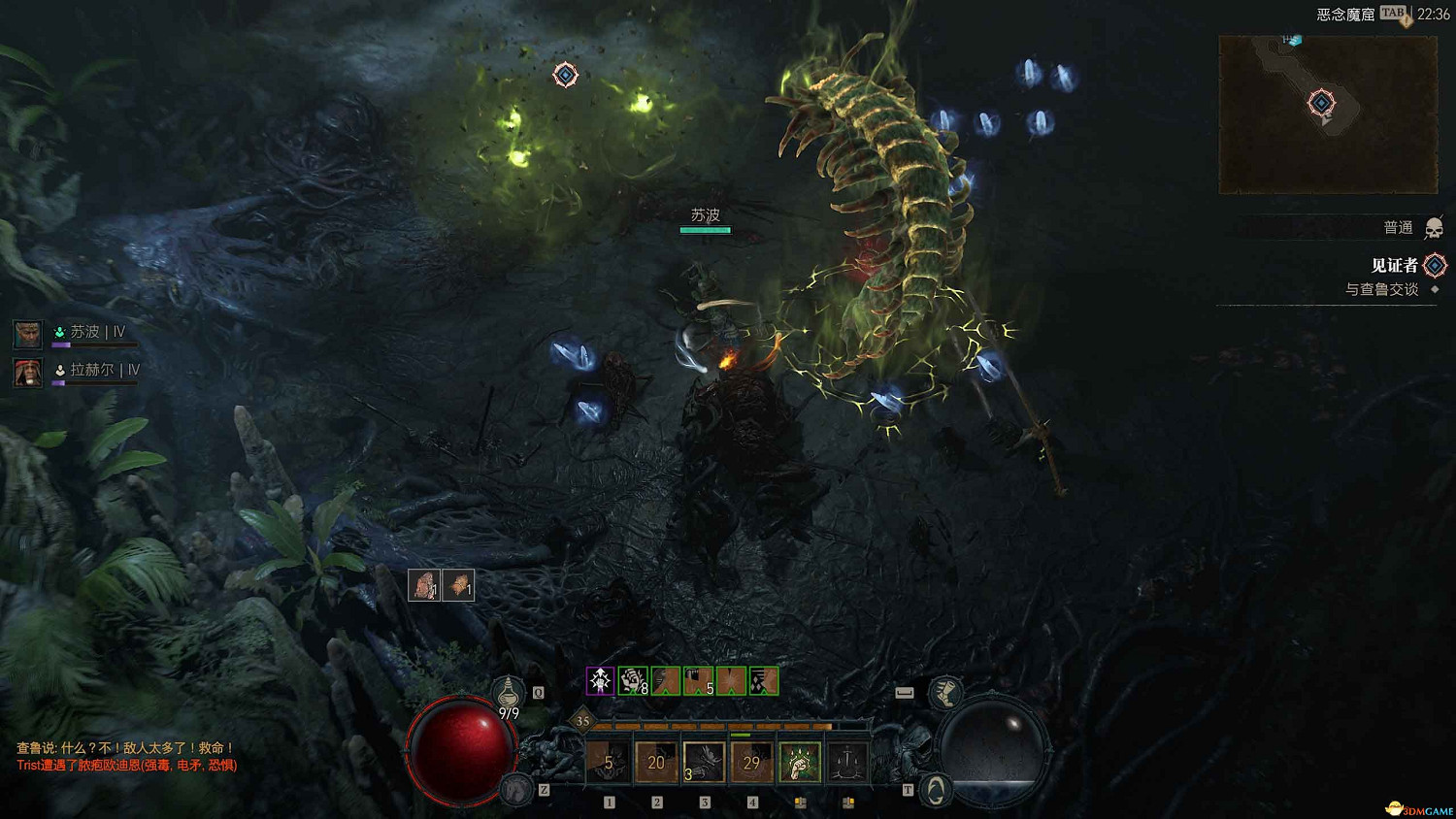
Task: Select the sword-and-arc skill slot
Action: click(846, 762)
